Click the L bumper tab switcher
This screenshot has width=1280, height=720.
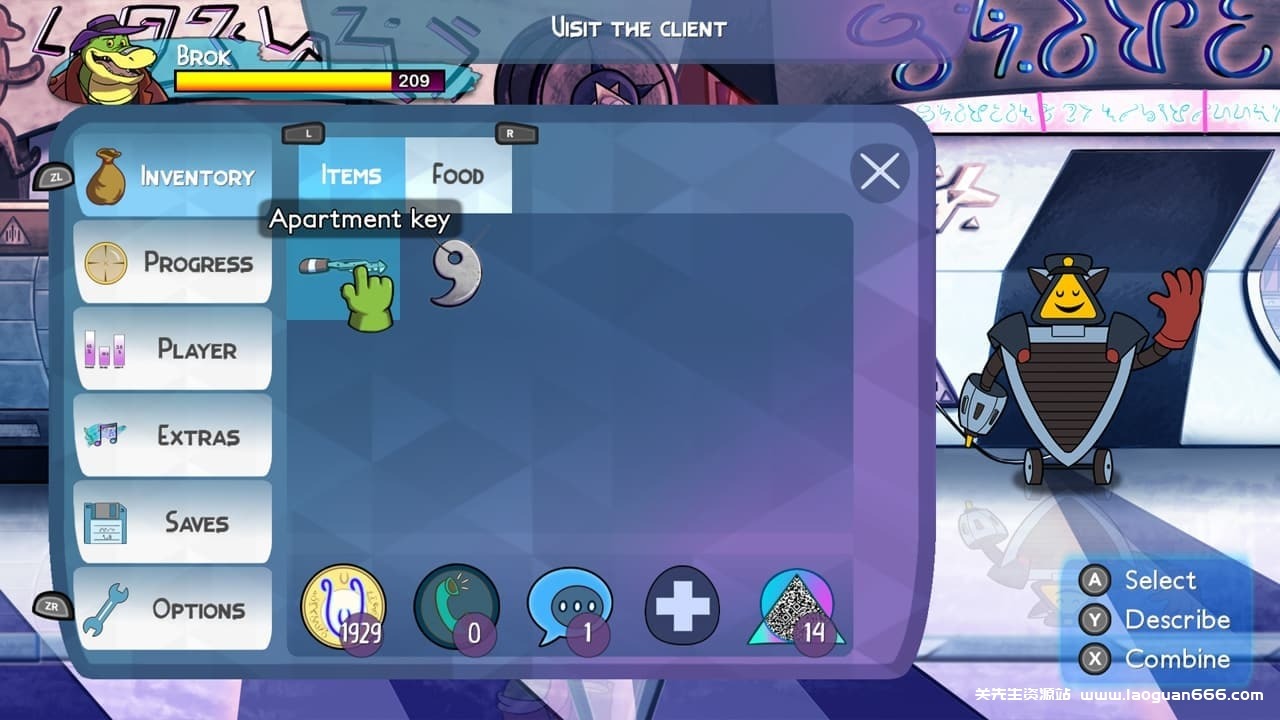306,133
